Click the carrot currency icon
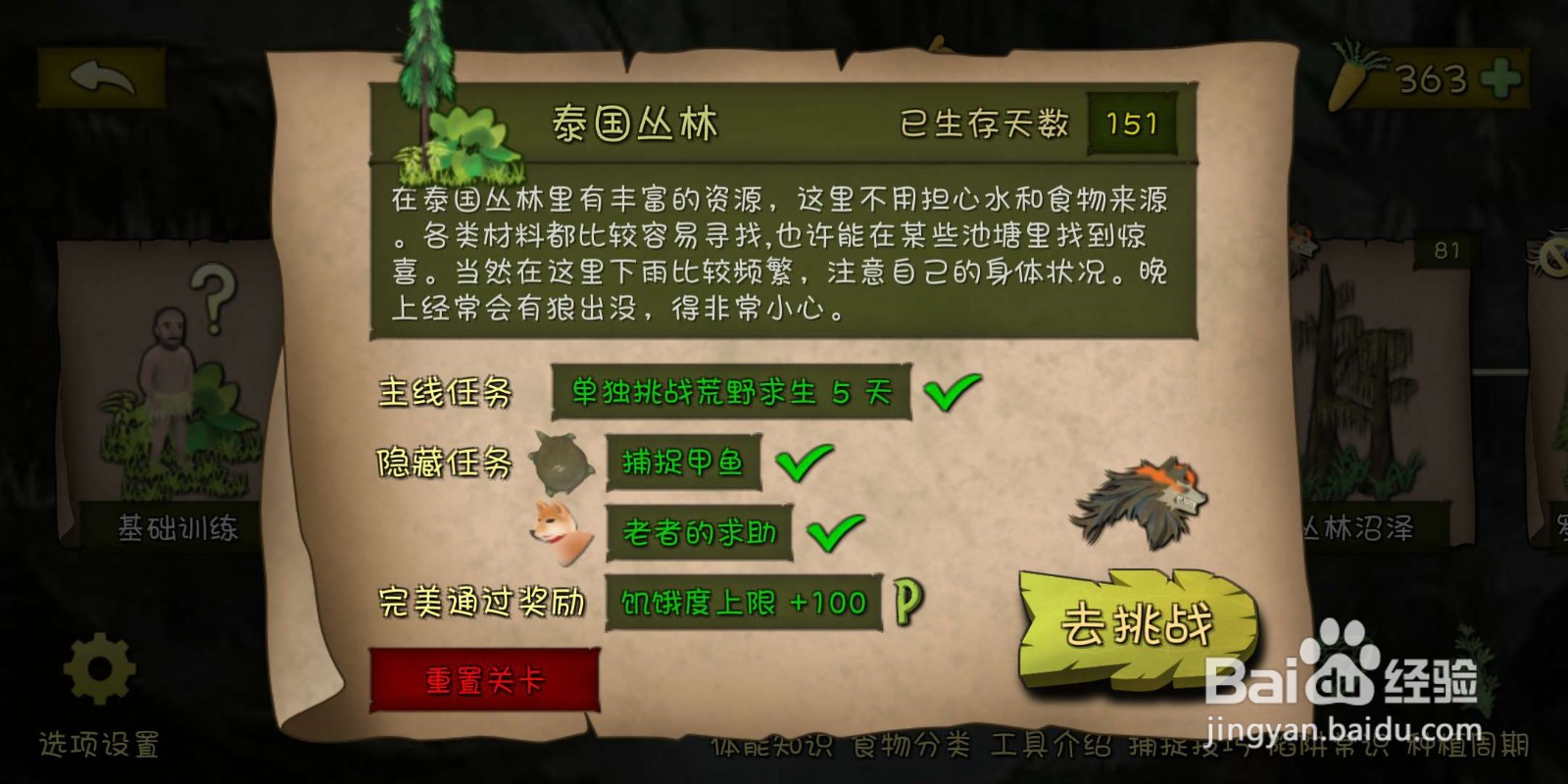1568x784 pixels. (1349, 75)
